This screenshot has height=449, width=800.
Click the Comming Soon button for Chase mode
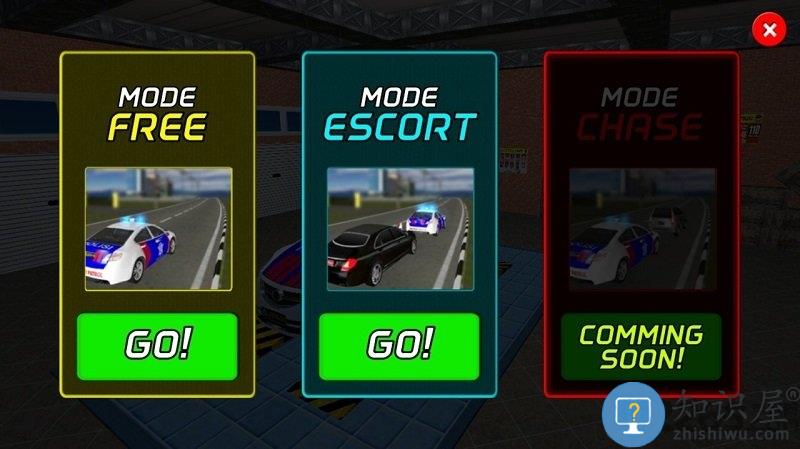(641, 346)
